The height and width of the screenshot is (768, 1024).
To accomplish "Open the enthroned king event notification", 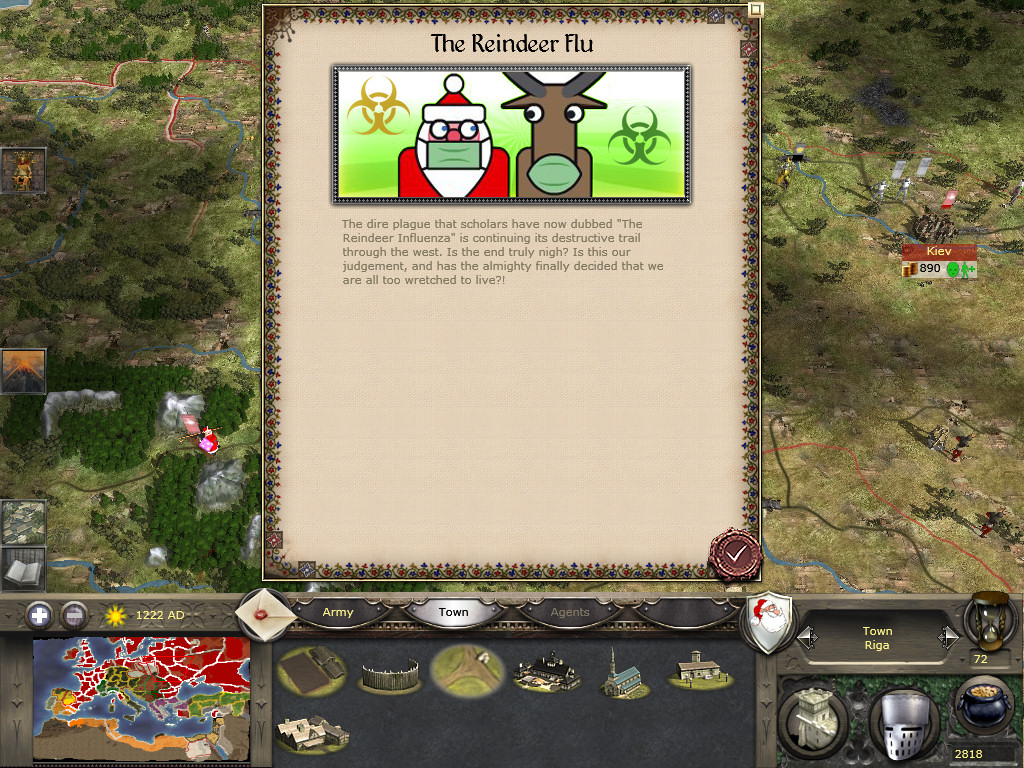I will [22, 171].
